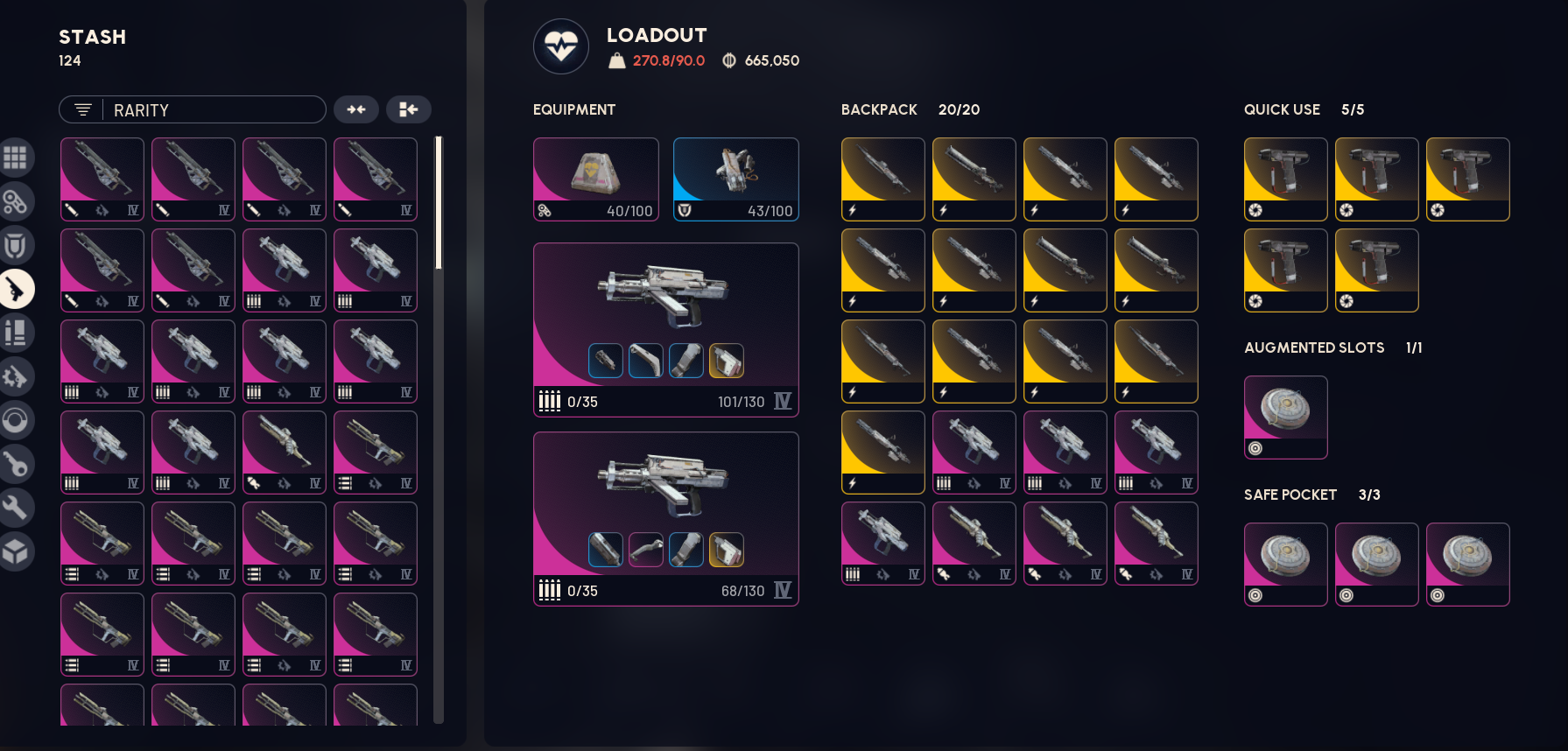Viewport: 1568px width, 751px height.
Task: Select the item in the Augmented Slots section
Action: coord(1285,417)
